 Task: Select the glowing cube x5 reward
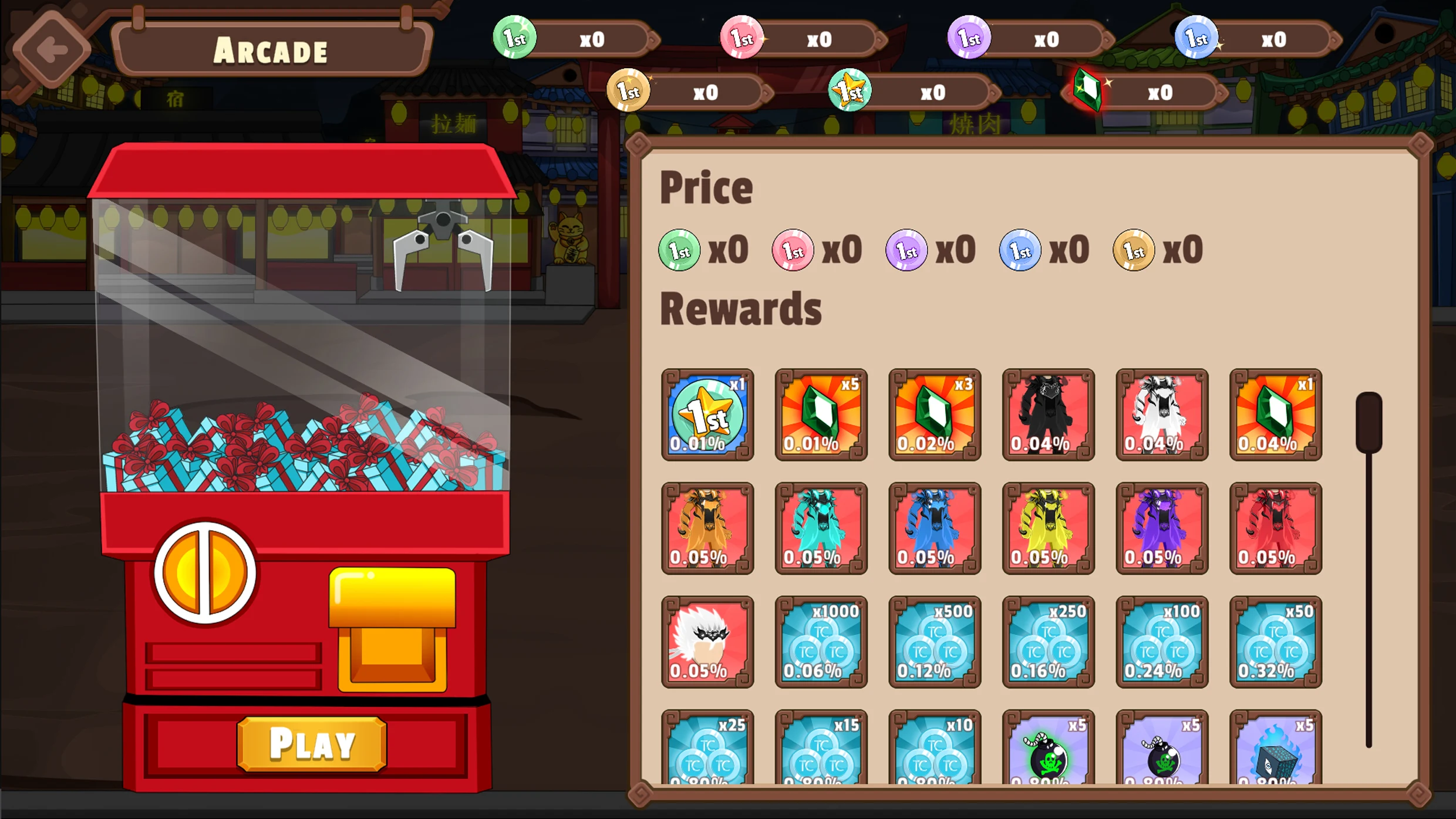click(x=1275, y=754)
